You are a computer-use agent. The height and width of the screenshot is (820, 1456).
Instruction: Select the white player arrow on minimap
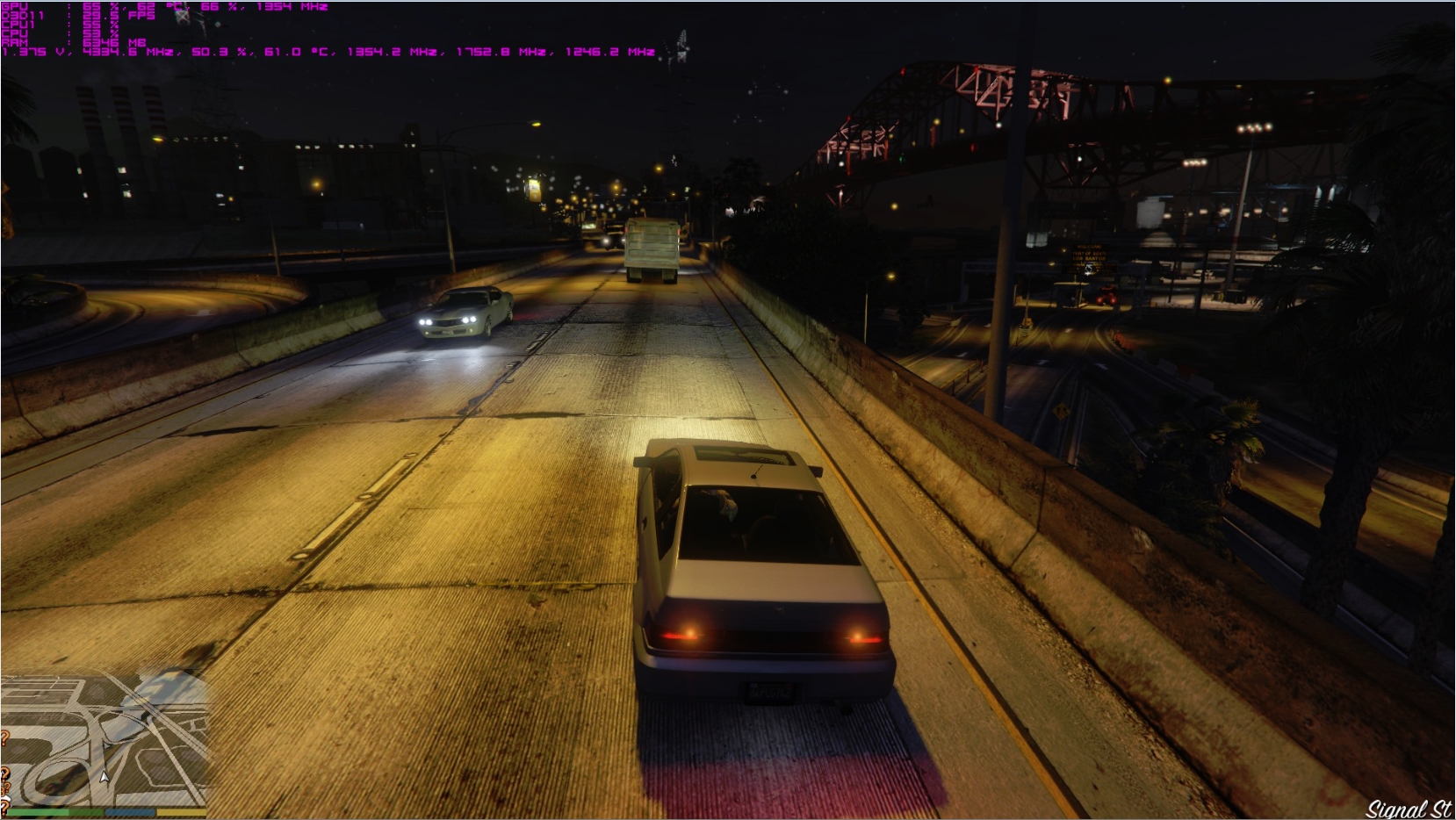click(x=105, y=776)
